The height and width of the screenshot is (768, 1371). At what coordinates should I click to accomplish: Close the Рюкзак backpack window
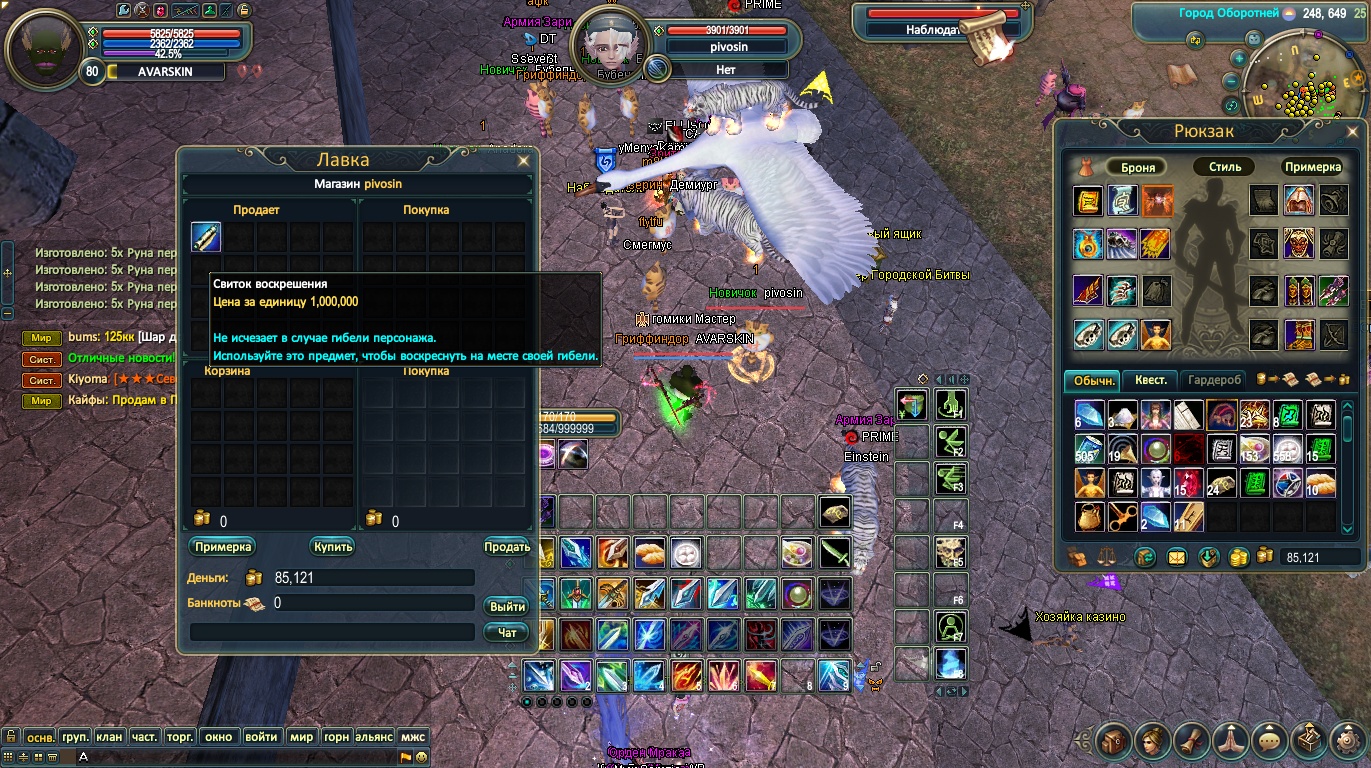tap(1357, 131)
